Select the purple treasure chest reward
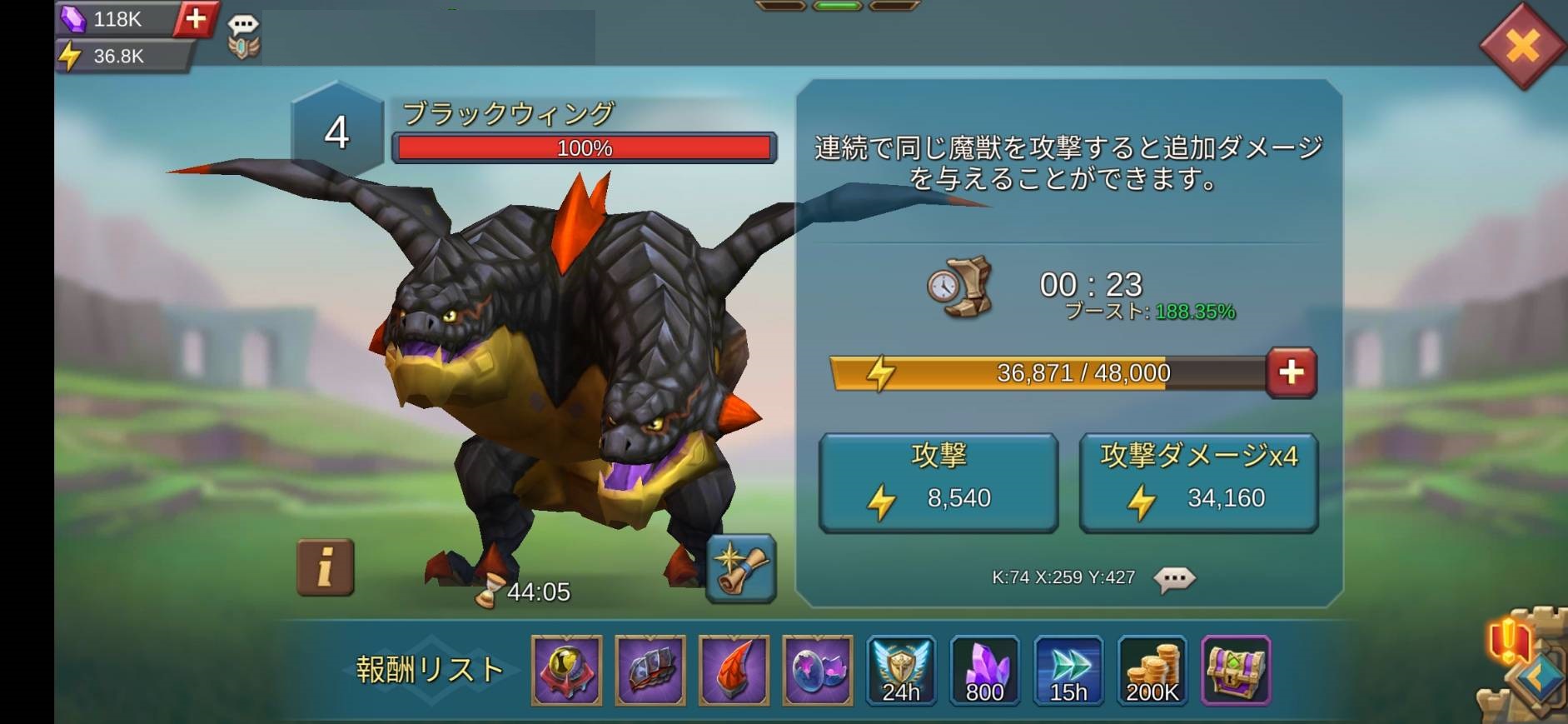 [x=1236, y=671]
